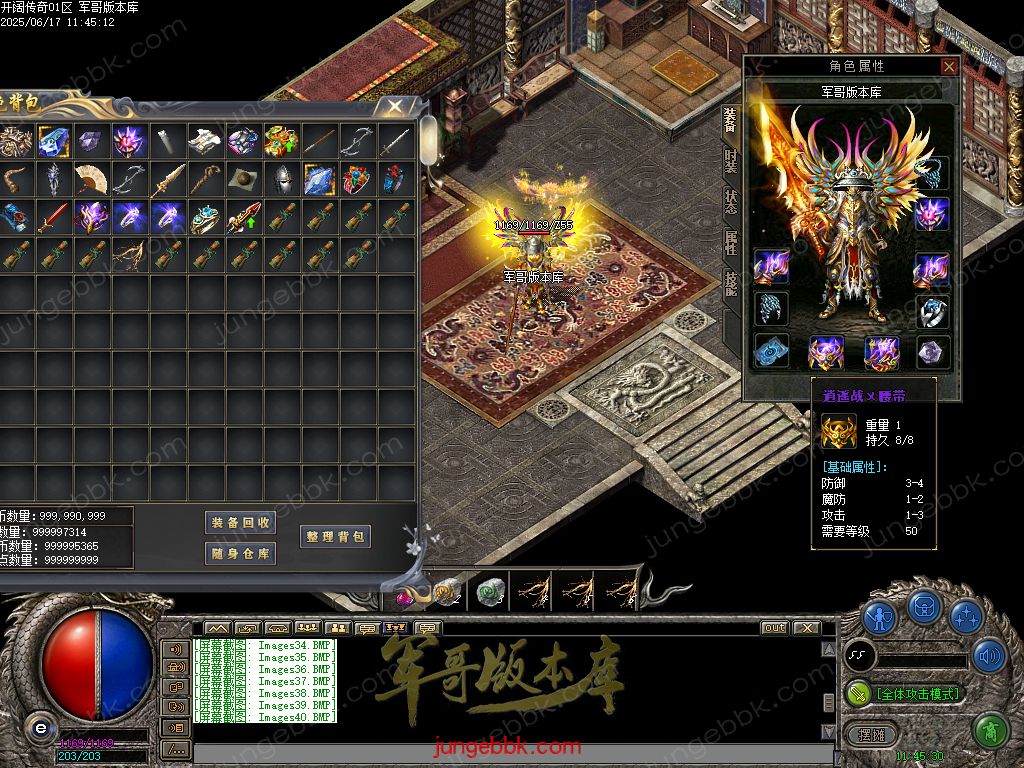Select the equipped necklace slot

[932, 171]
